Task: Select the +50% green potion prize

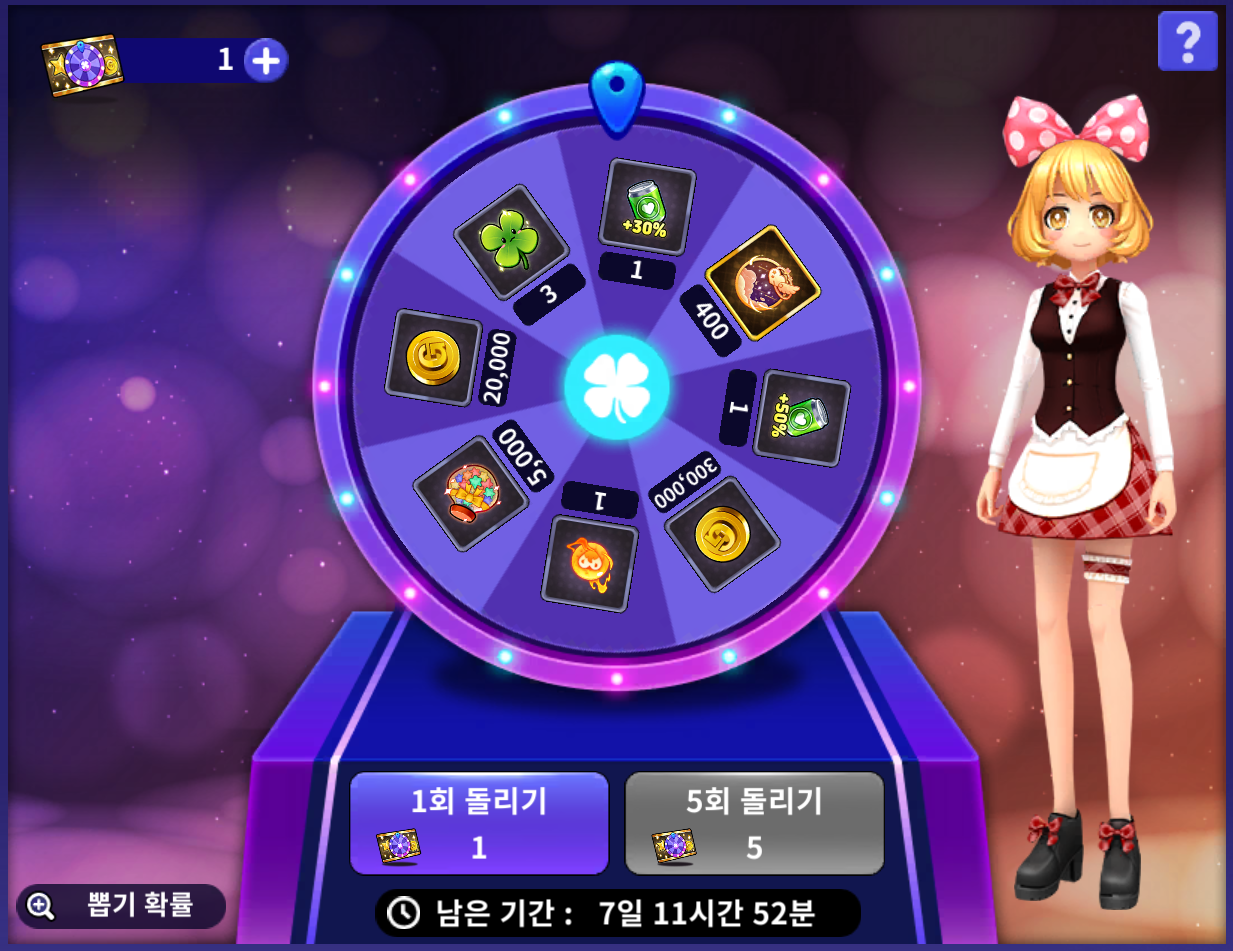Action: coord(801,417)
